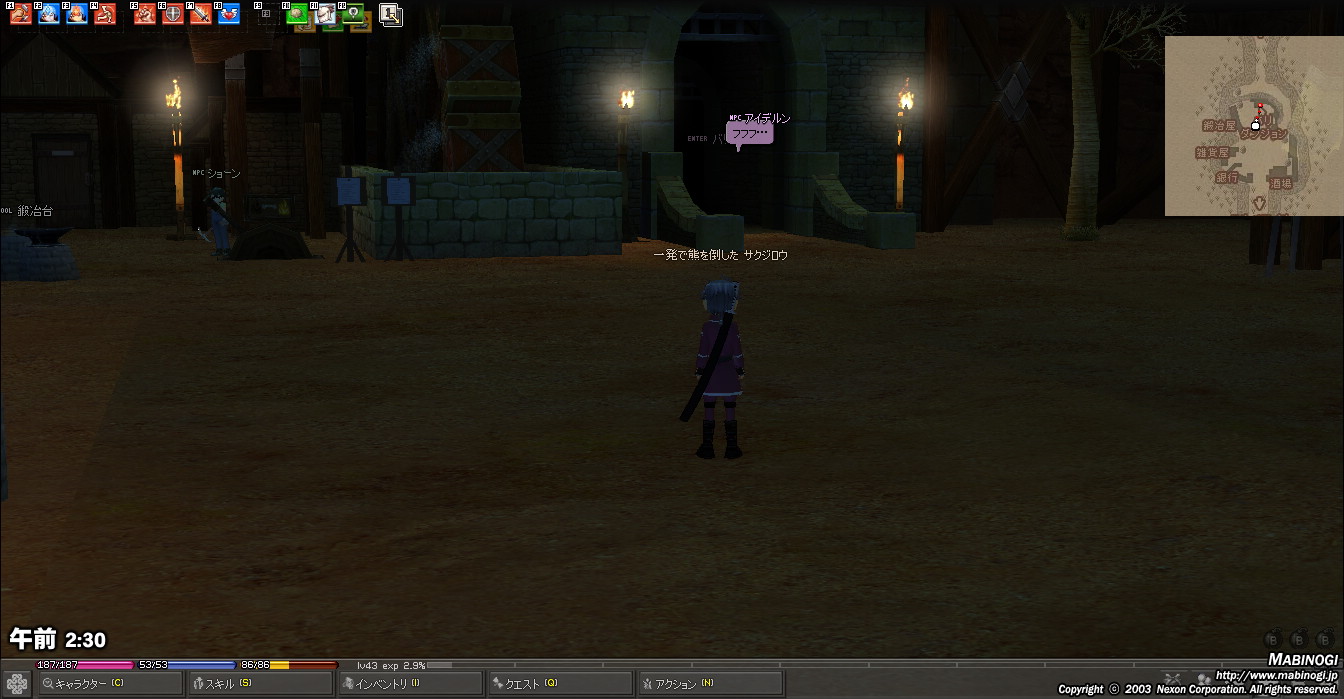Viewport: 1344px width, 699px height.
Task: Open the インベントリ (Inventory) window
Action: (x=410, y=684)
